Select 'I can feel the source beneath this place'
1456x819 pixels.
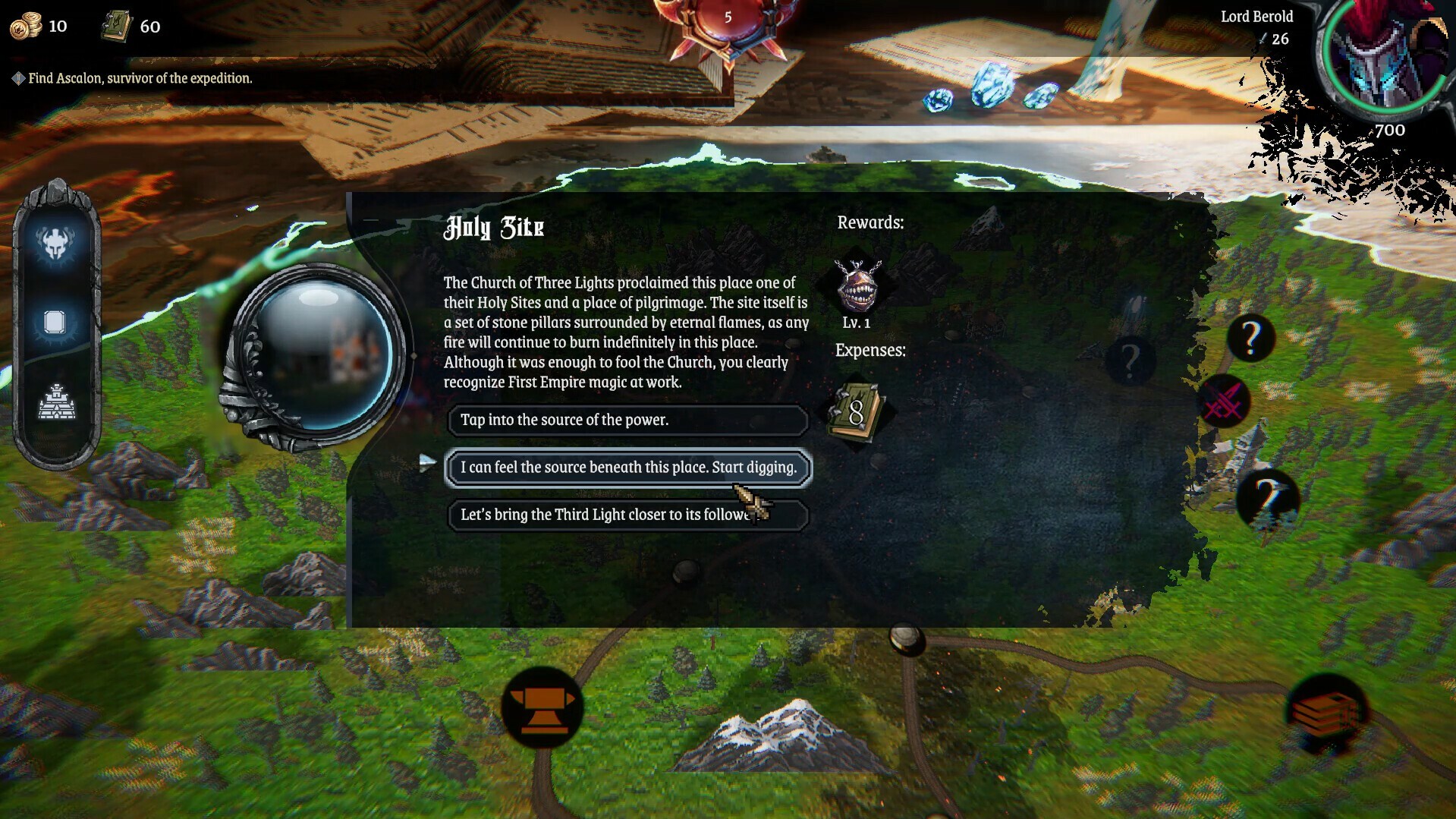click(627, 468)
